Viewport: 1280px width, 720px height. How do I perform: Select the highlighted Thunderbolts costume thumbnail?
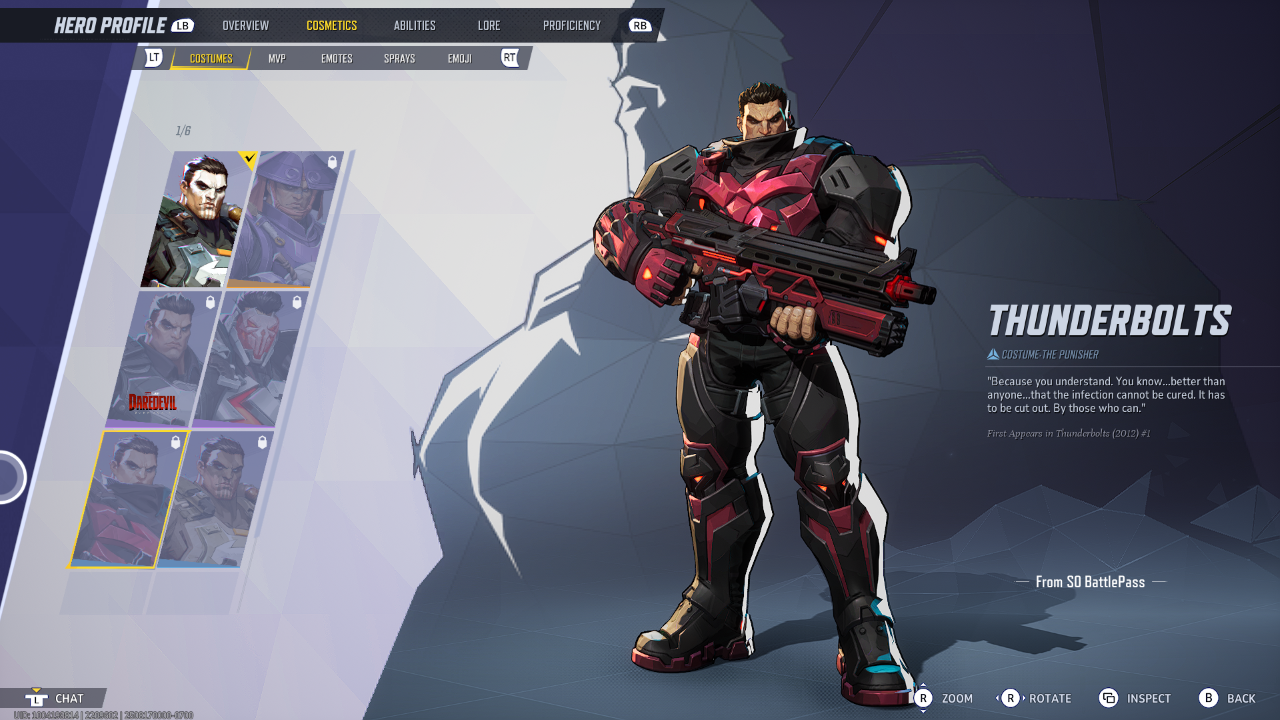[x=126, y=499]
